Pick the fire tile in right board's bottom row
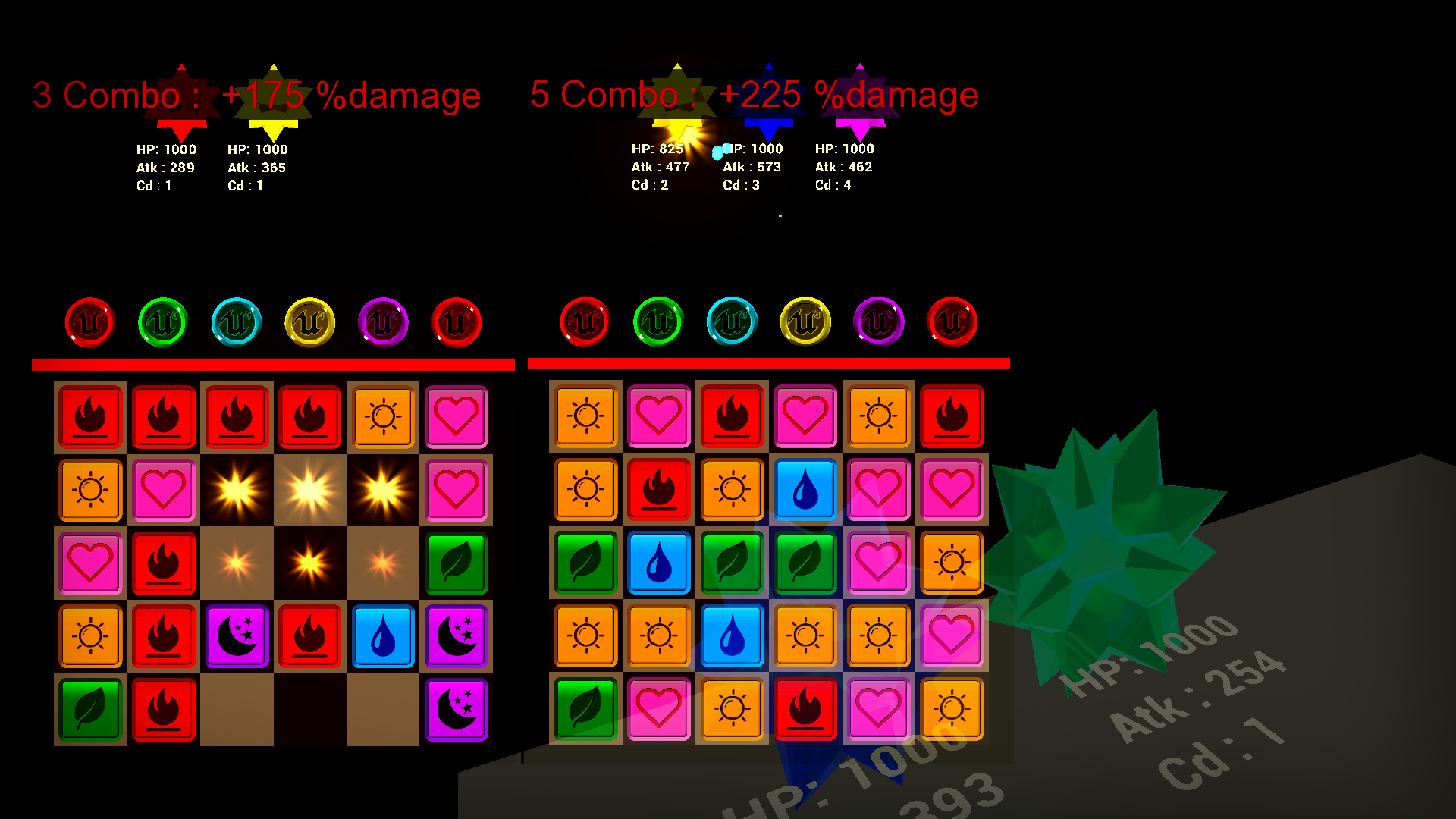The width and height of the screenshot is (1456, 819). pos(805,708)
